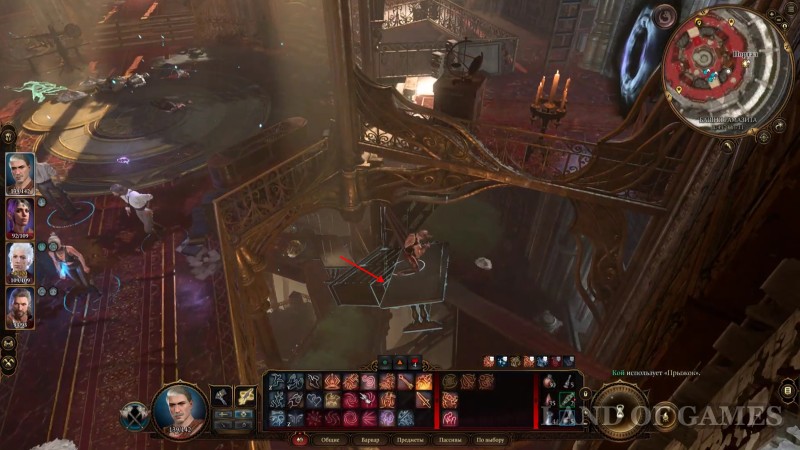The height and width of the screenshot is (450, 800).
Task: Select the bearded companion's portrait
Action: coord(20,308)
